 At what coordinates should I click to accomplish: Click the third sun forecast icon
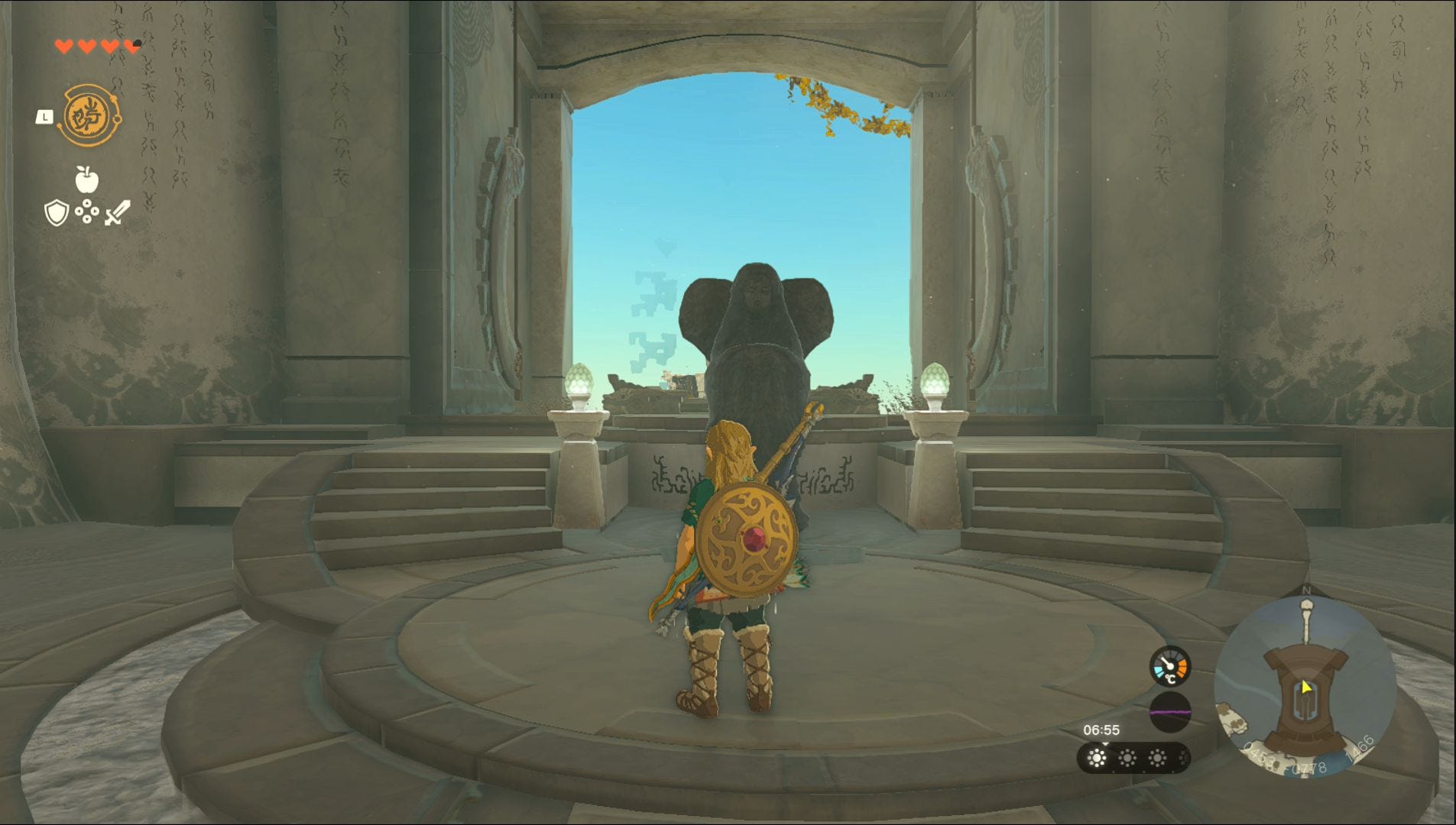(1157, 758)
